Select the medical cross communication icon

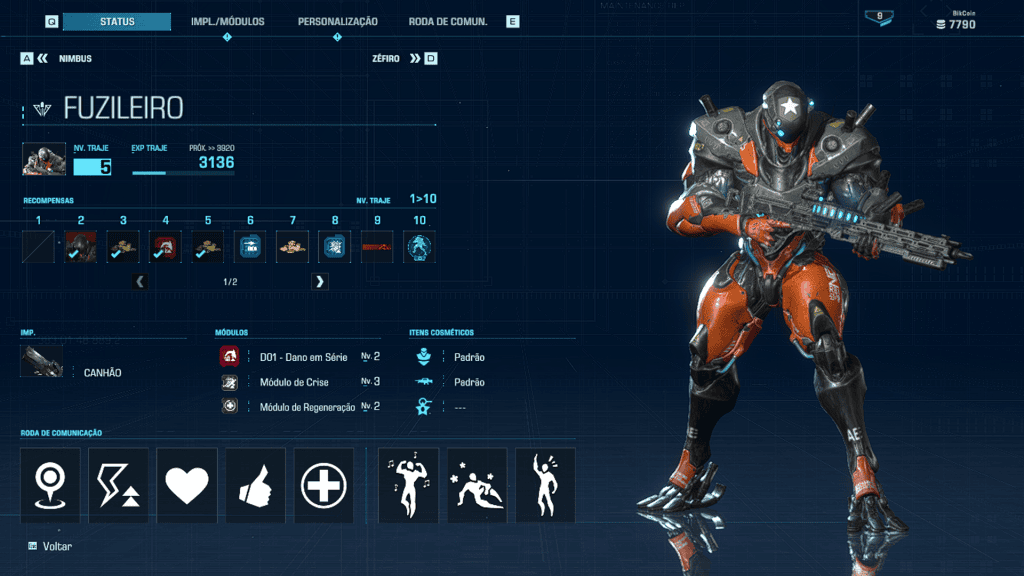(x=324, y=485)
